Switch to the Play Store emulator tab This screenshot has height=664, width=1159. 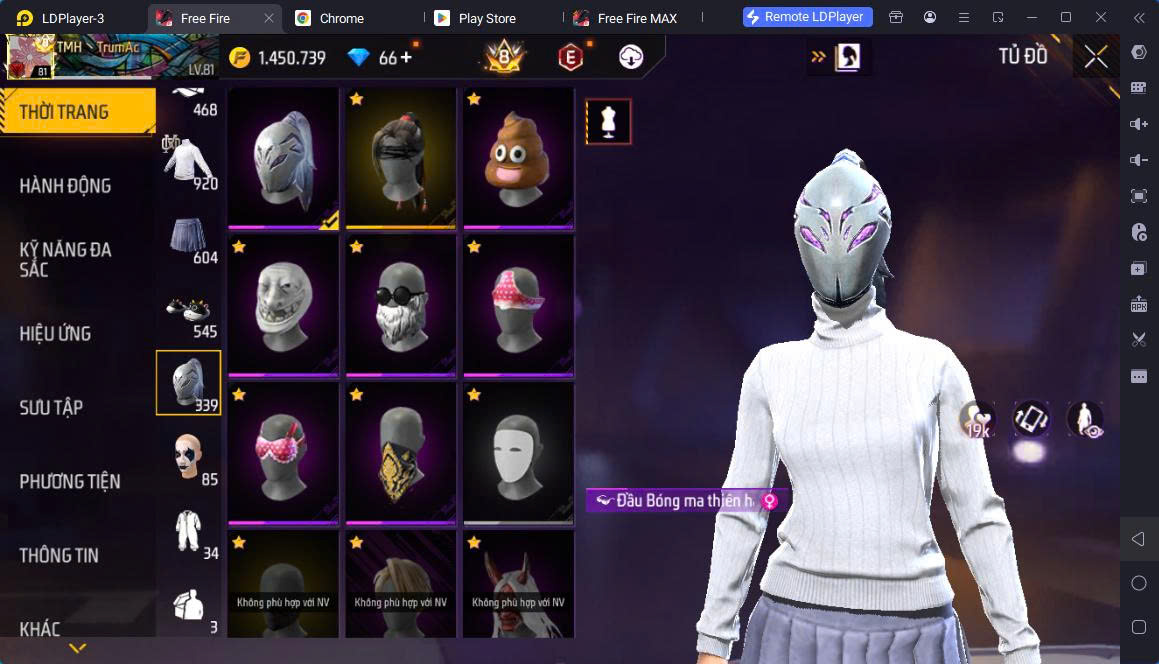point(485,18)
